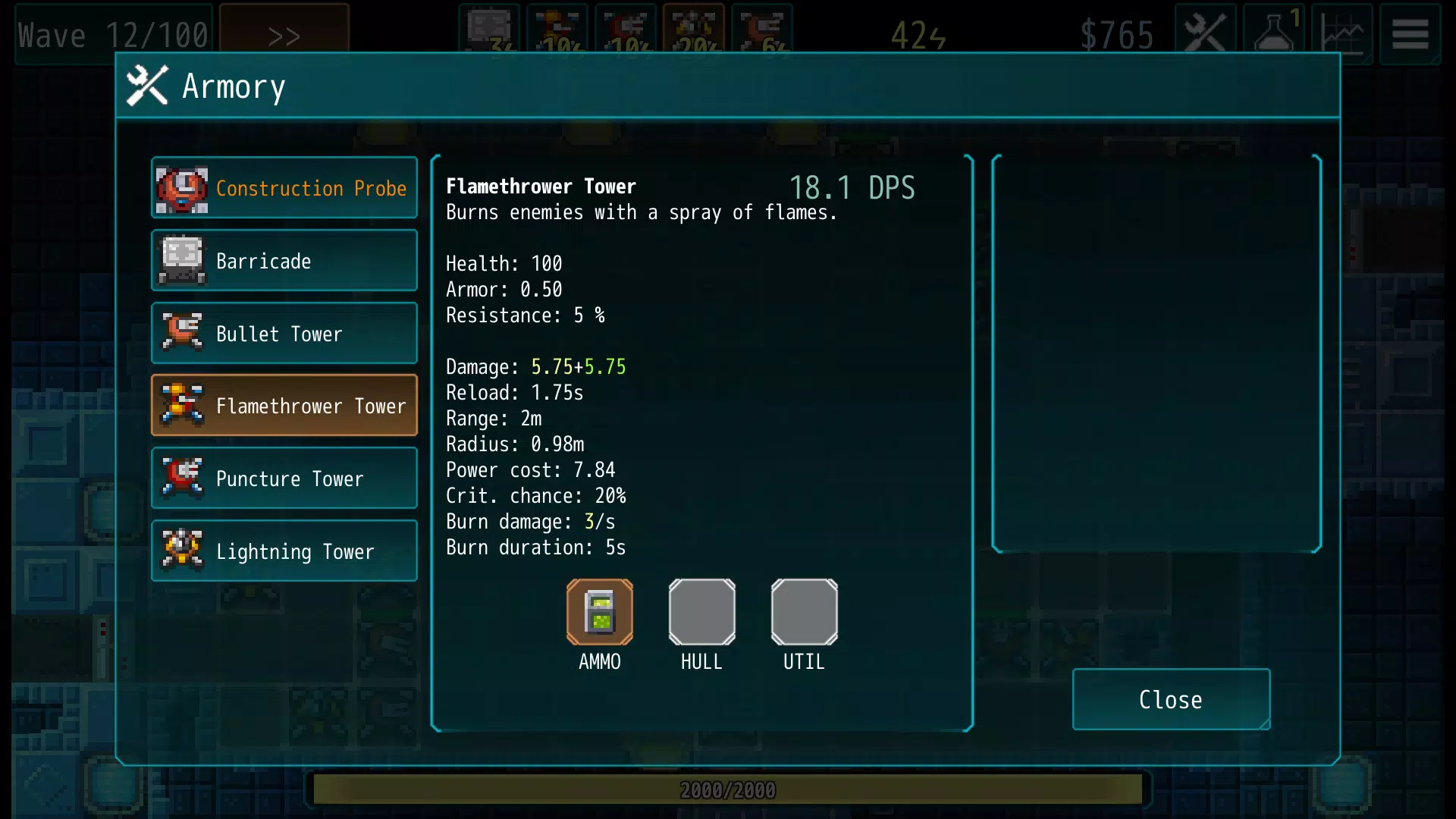Choose the Lightning Tower entry

click(x=284, y=551)
